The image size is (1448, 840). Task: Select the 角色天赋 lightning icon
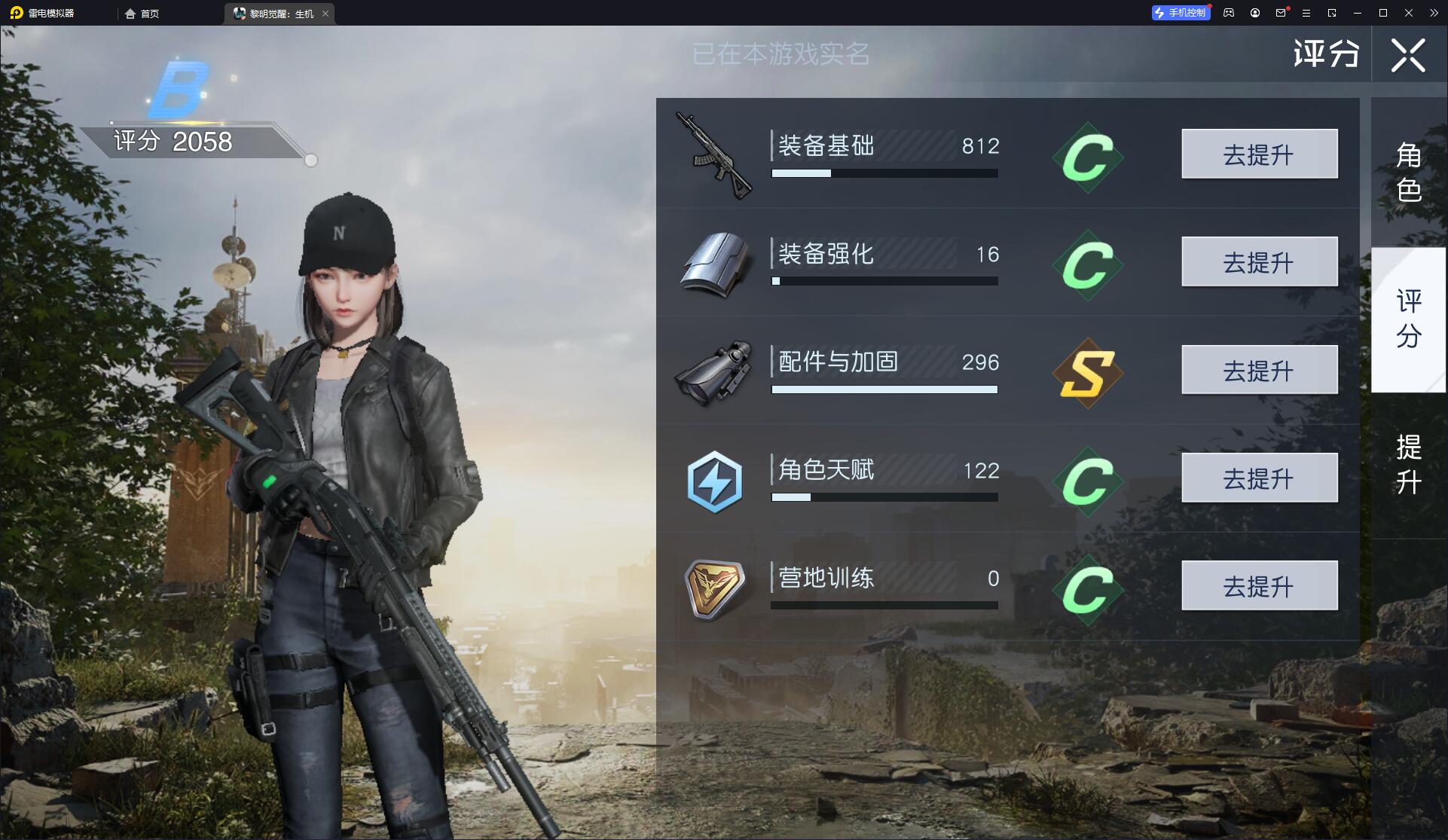click(714, 481)
